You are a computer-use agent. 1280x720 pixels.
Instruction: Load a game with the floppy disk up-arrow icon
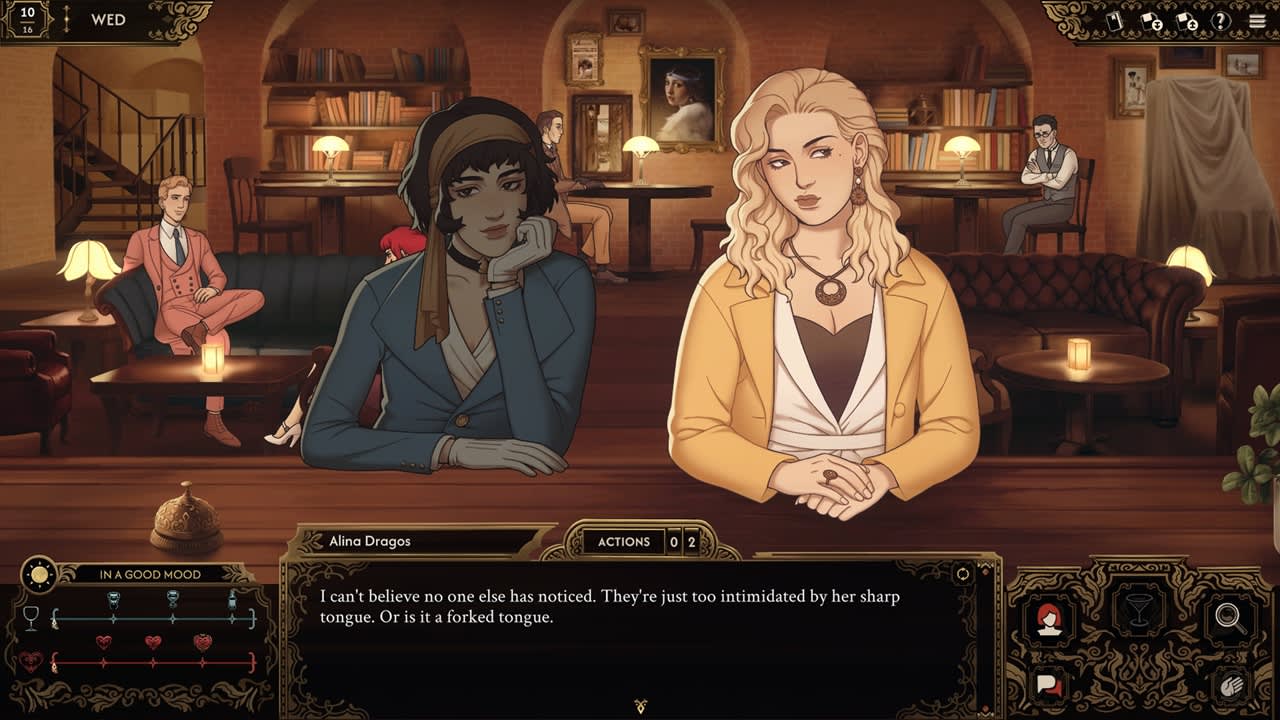(1187, 21)
